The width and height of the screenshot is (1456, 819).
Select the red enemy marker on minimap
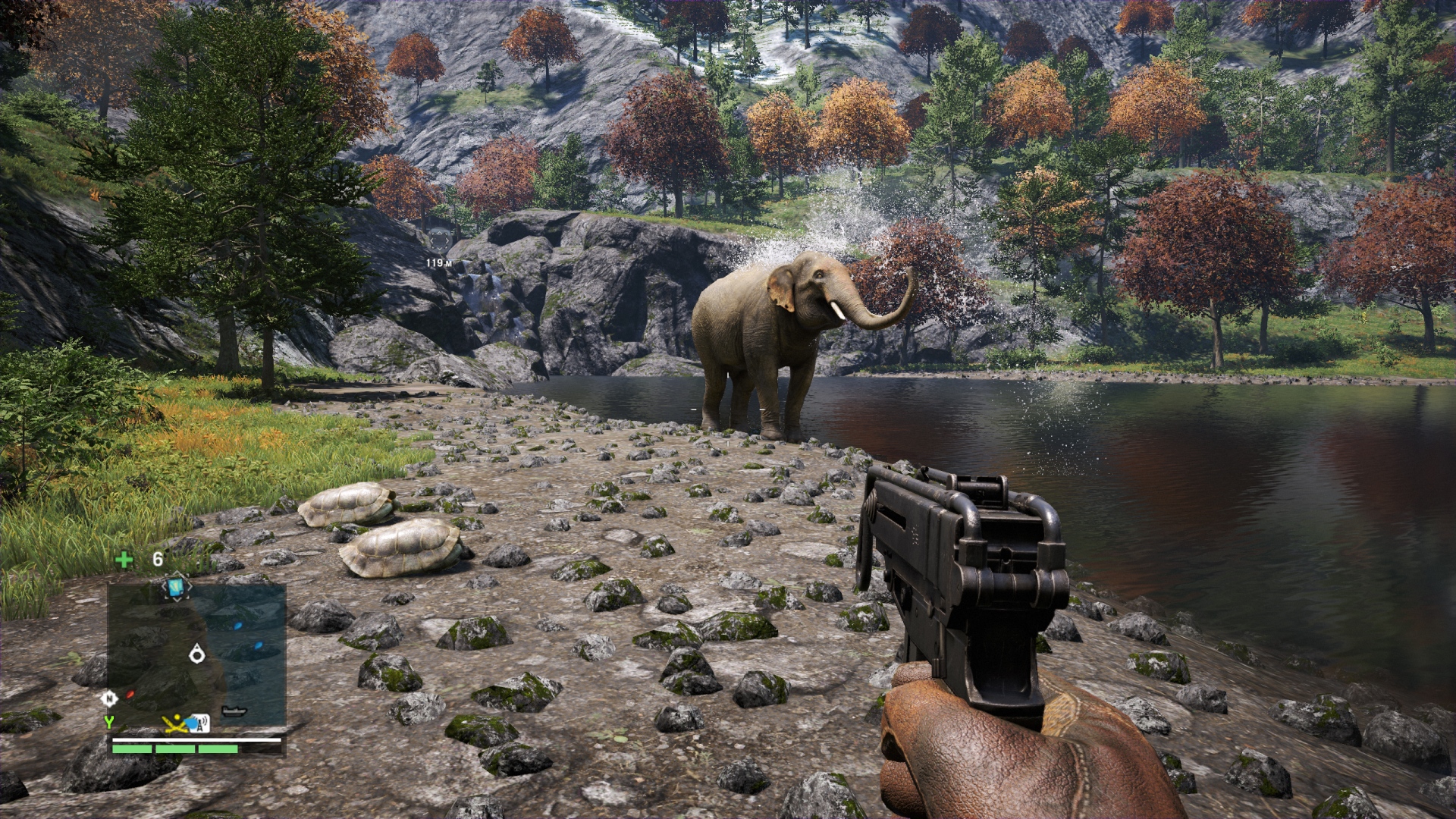130,693
